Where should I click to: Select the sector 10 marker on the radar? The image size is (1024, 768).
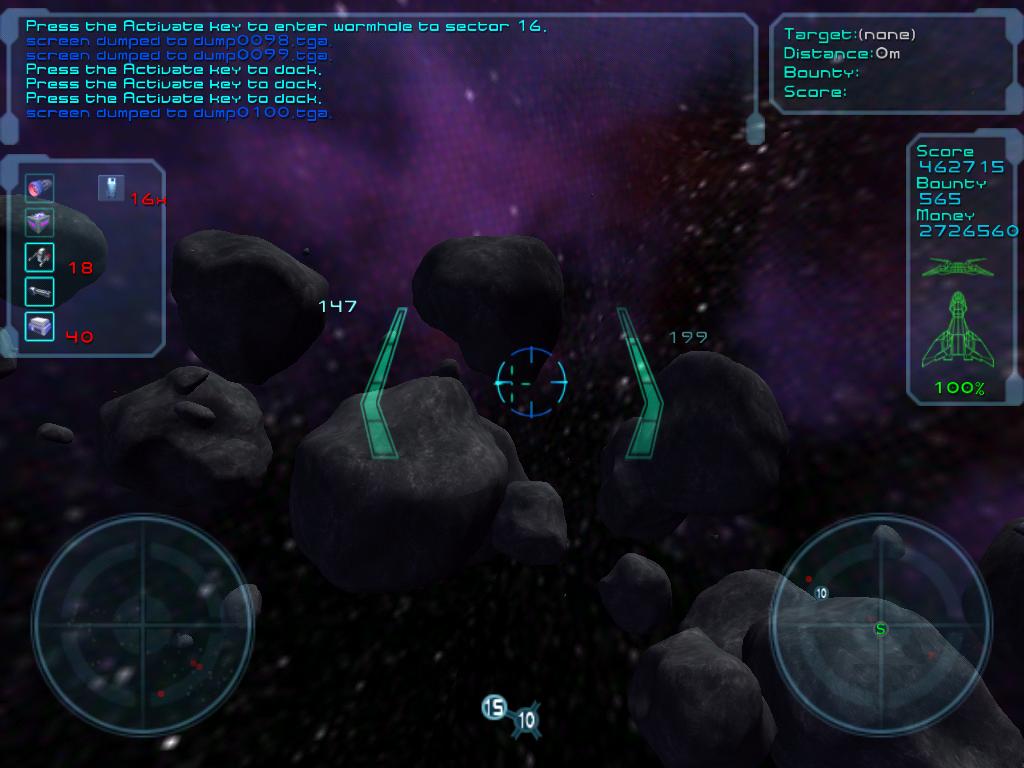click(821, 593)
